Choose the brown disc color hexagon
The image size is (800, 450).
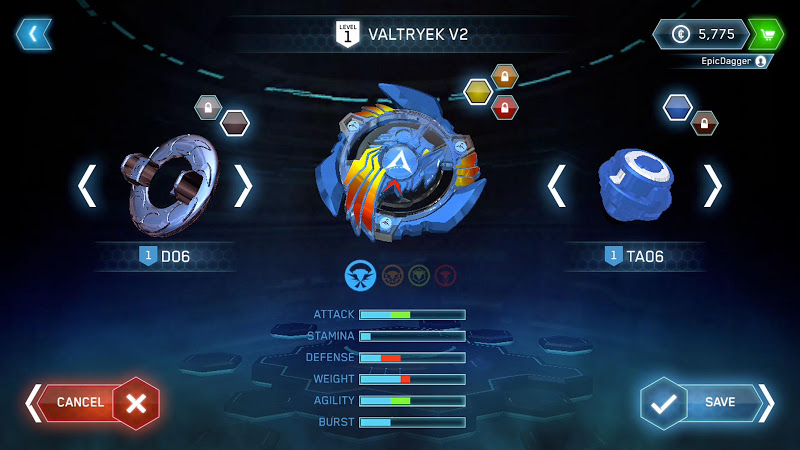[235, 123]
